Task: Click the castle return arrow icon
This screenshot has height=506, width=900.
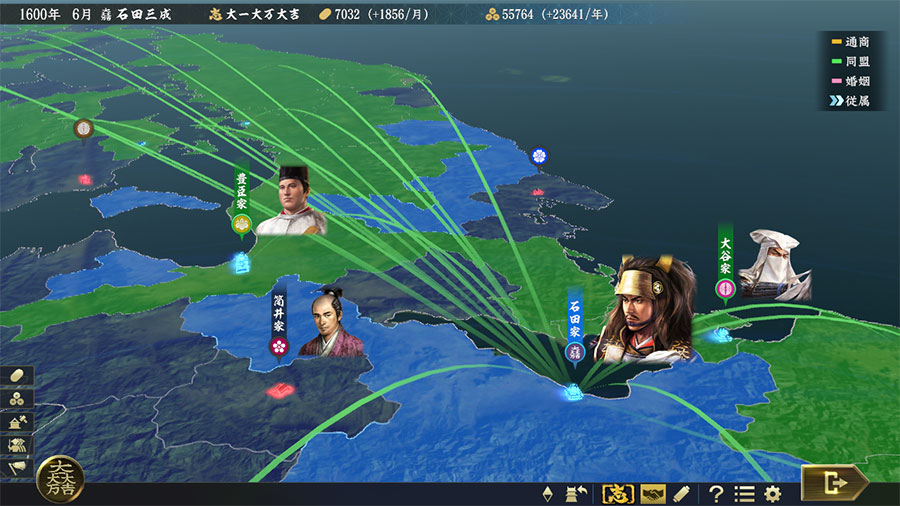Action: (576, 493)
